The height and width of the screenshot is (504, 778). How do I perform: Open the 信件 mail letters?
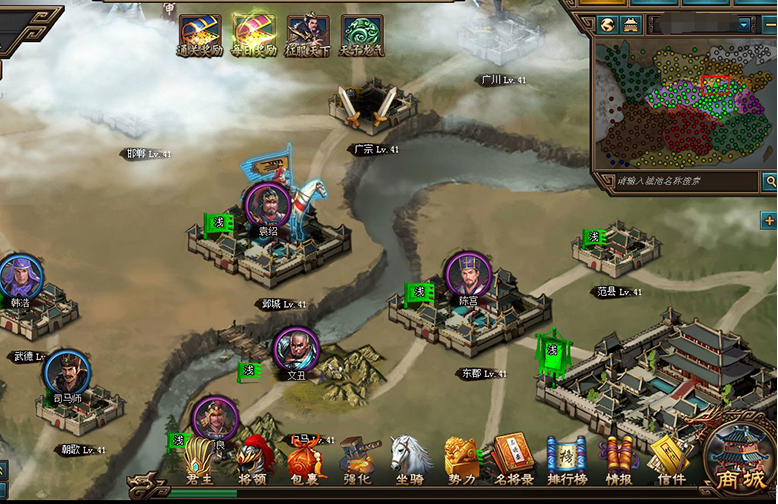[x=668, y=461]
